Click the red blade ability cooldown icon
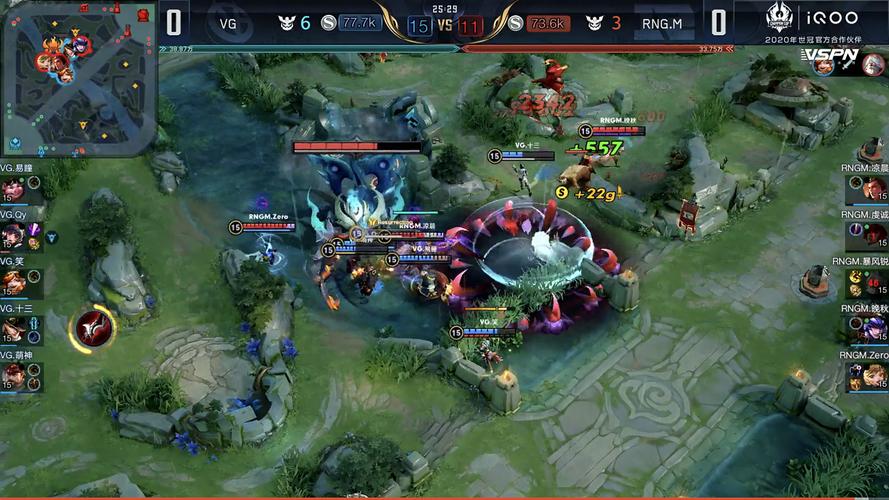The width and height of the screenshot is (889, 500). pos(92,329)
